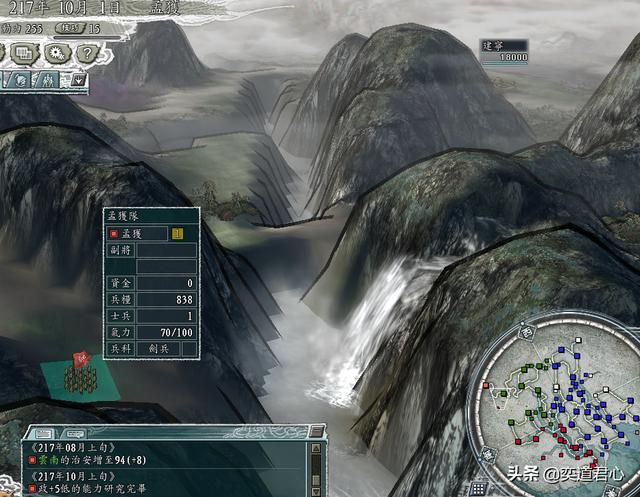
Task: Select the 建寧 city label
Action: tap(493, 46)
